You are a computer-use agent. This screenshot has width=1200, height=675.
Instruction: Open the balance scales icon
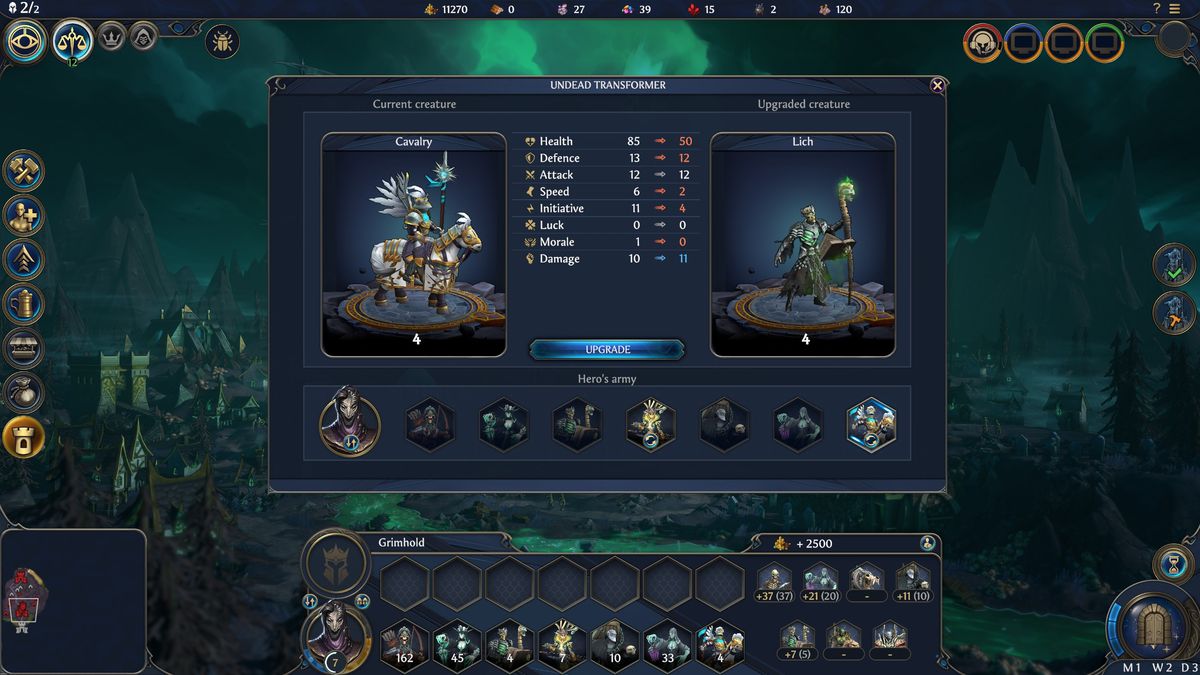73,41
